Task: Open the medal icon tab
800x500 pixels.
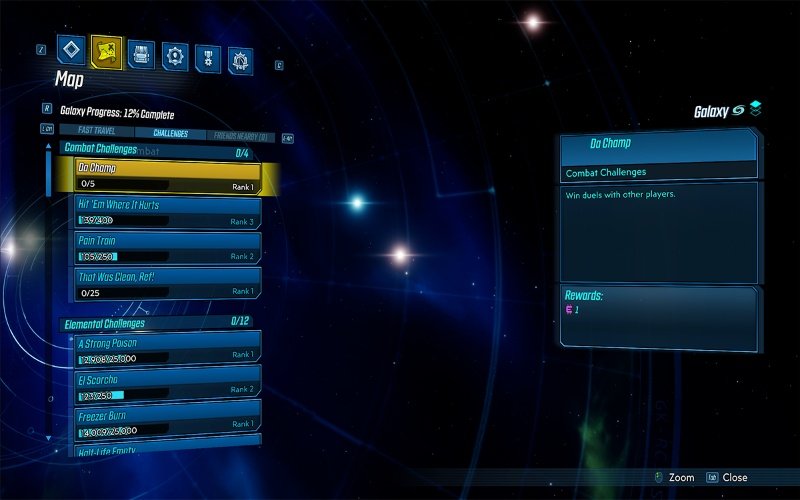Action: point(209,58)
